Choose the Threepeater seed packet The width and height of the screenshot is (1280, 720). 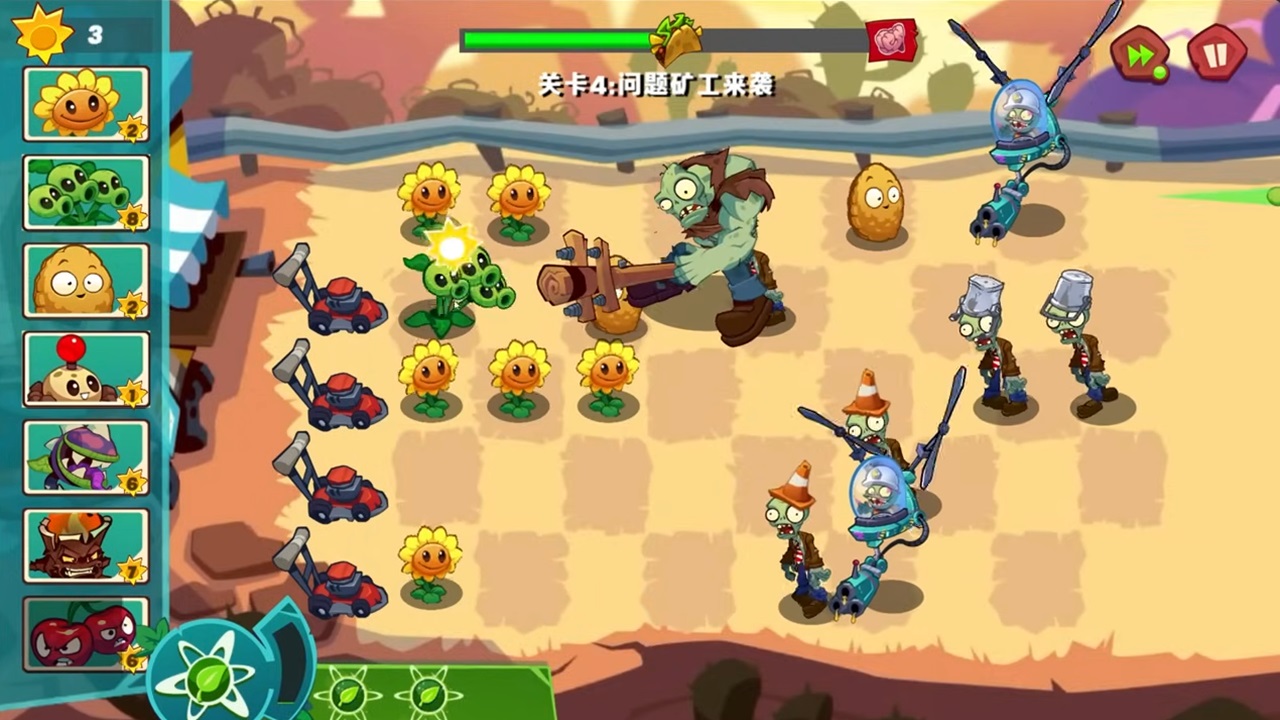85,192
